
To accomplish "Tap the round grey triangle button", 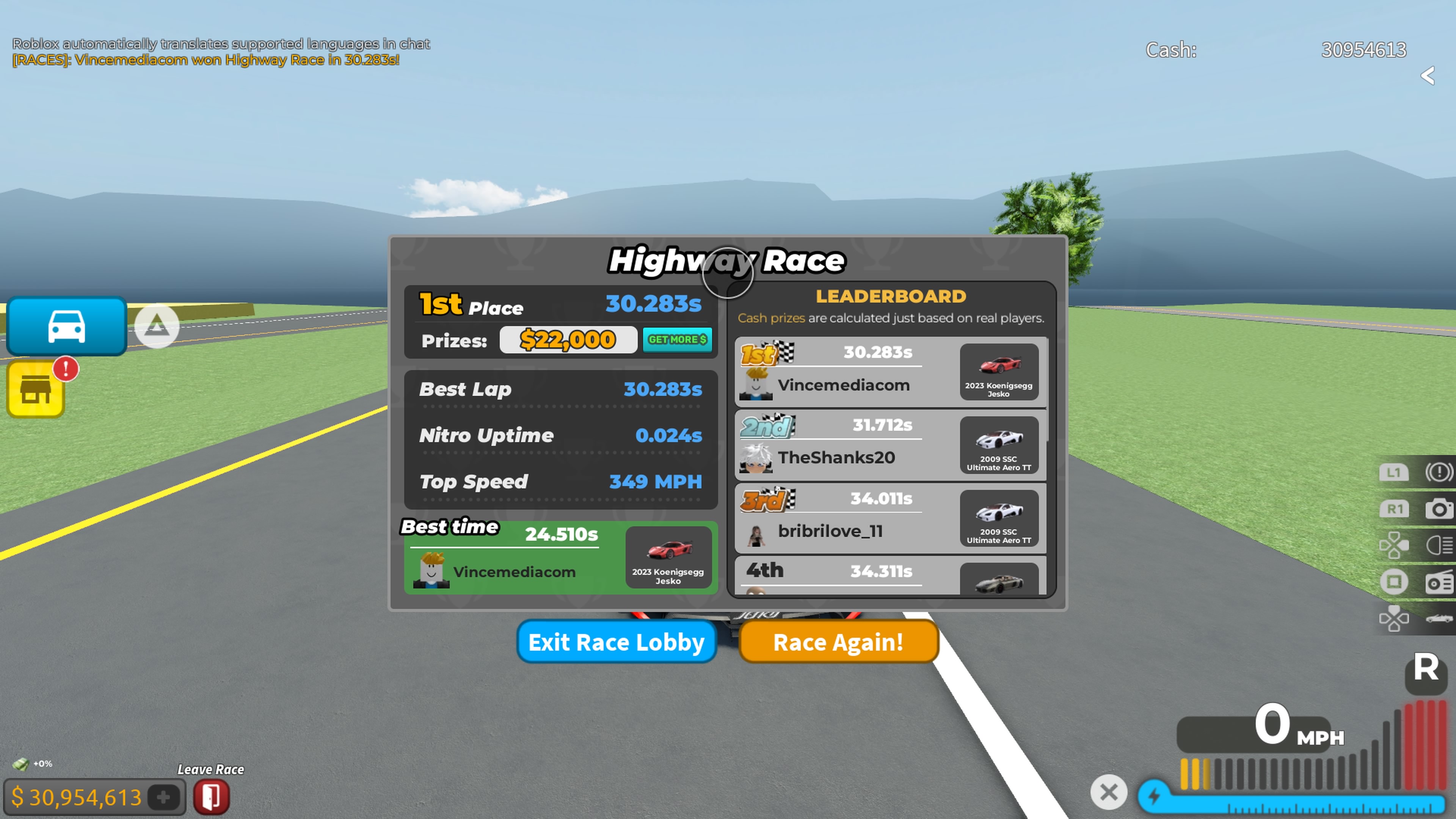I will (157, 326).
